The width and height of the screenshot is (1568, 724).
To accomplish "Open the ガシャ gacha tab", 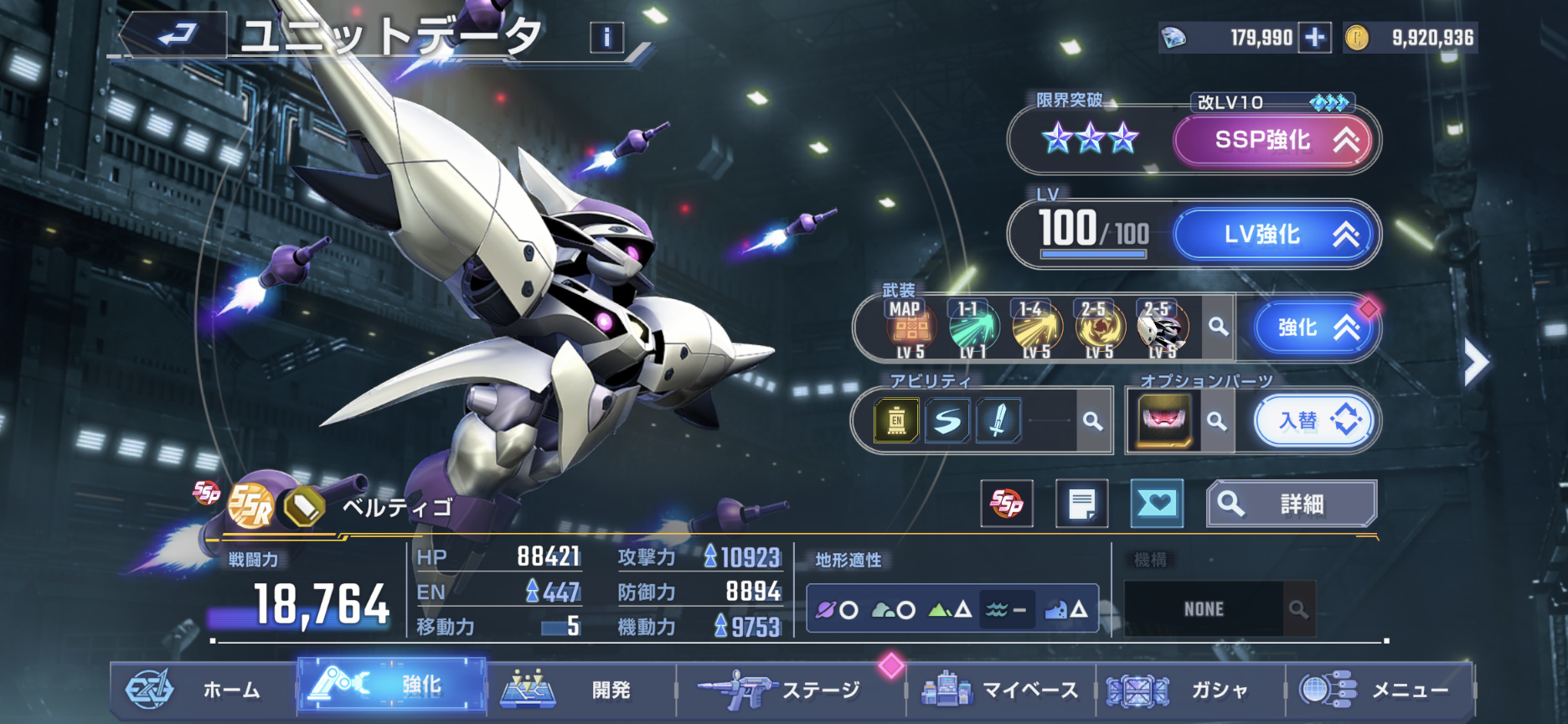I will pyautogui.click(x=1189, y=690).
